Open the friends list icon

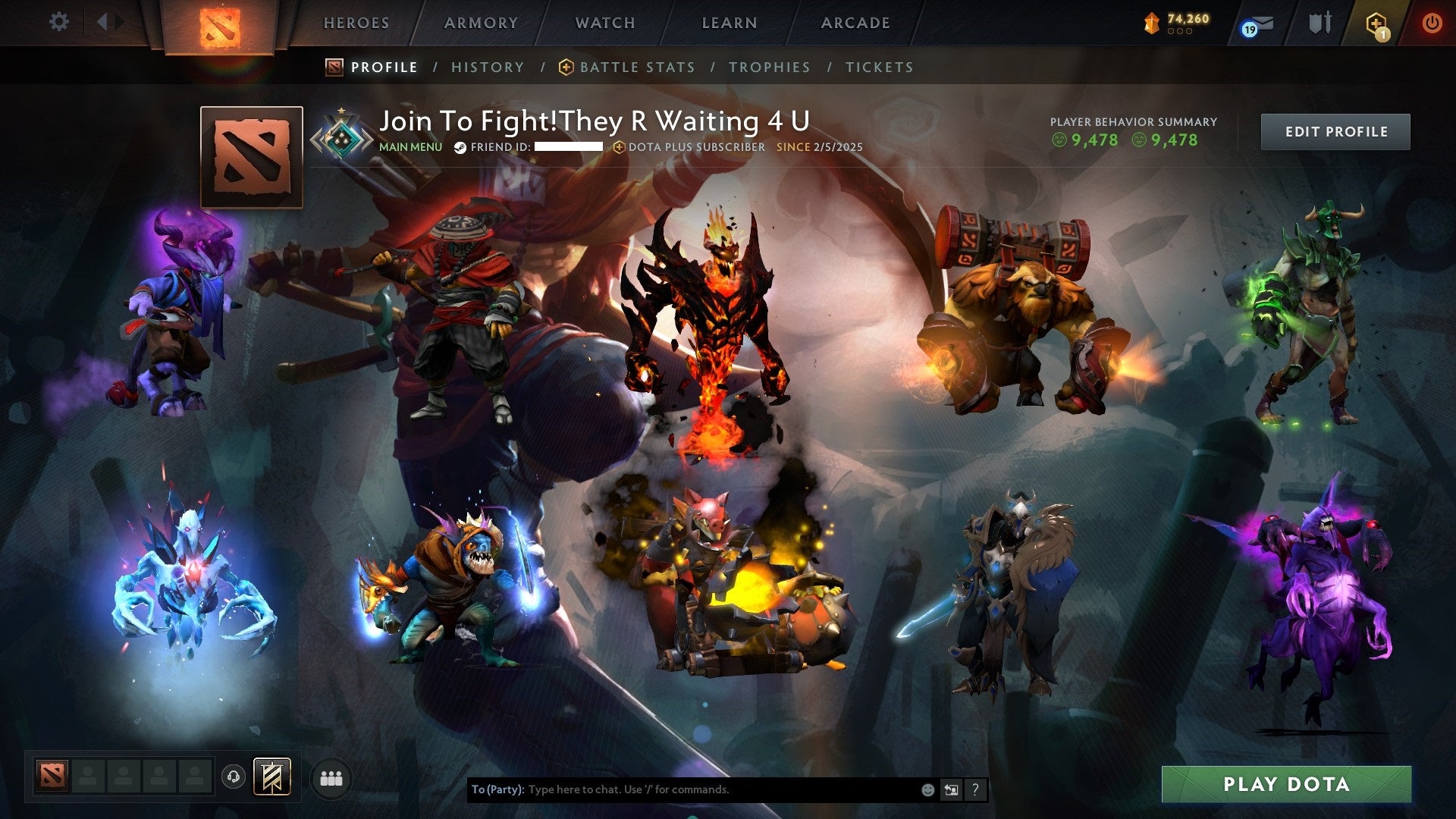point(330,777)
